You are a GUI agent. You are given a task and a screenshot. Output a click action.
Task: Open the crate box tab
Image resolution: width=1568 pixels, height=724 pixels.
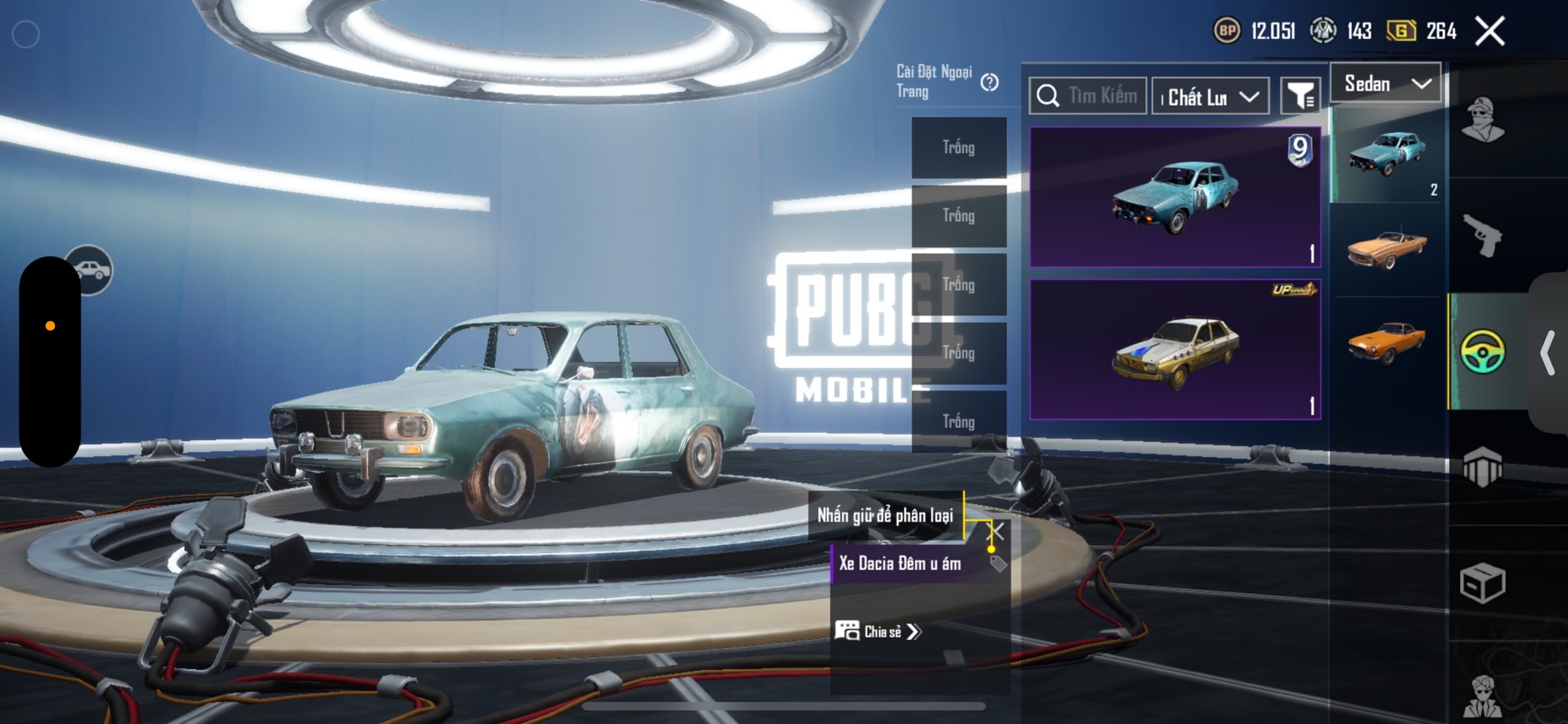click(x=1482, y=583)
